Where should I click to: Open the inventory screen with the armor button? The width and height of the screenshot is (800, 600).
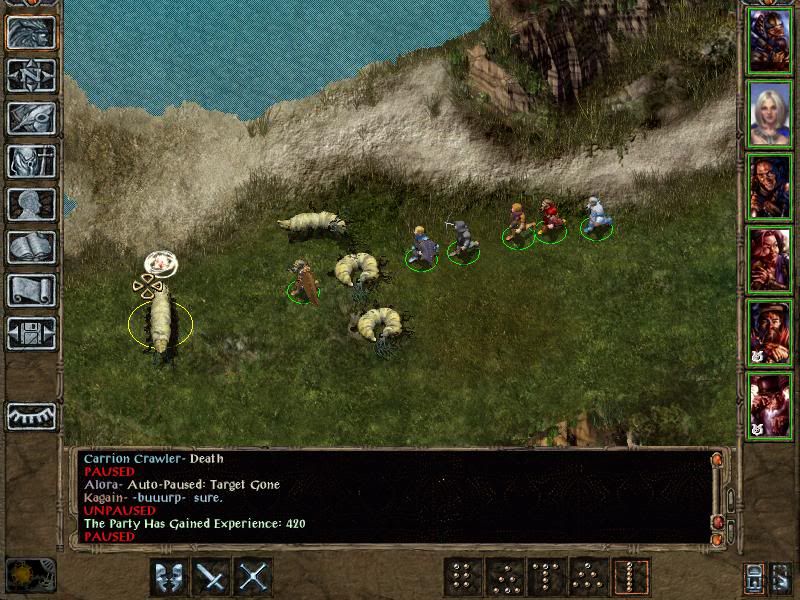[x=31, y=161]
